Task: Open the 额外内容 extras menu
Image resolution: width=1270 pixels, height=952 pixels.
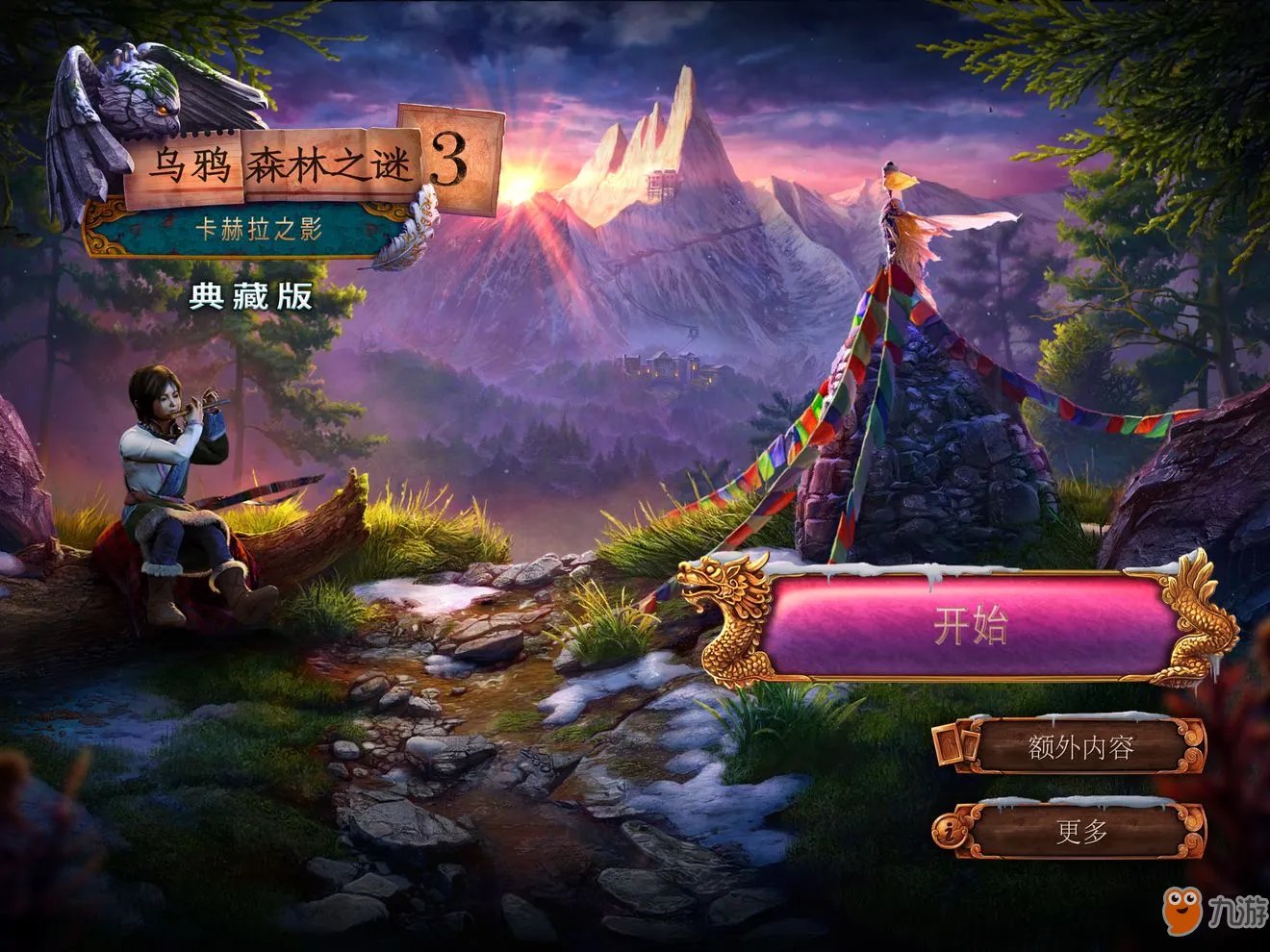Action: pos(1080,747)
